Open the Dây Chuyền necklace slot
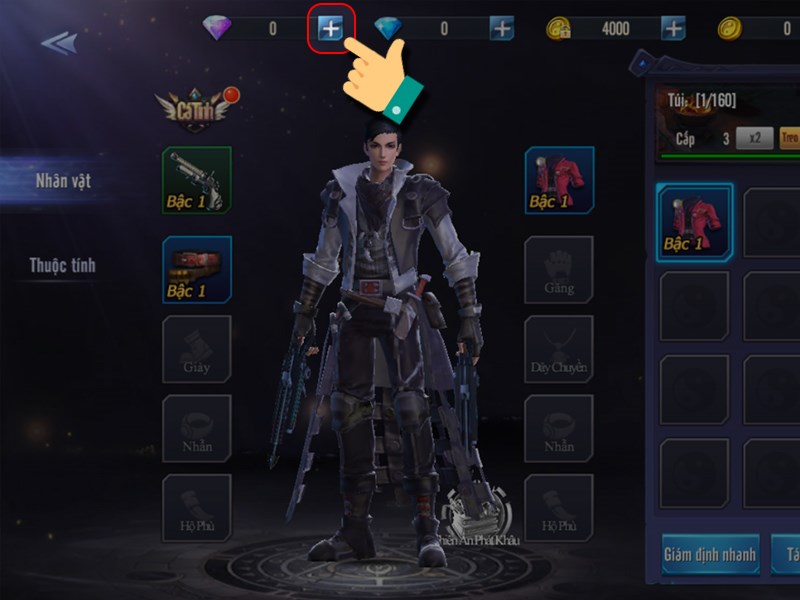This screenshot has height=600, width=800. [x=559, y=351]
